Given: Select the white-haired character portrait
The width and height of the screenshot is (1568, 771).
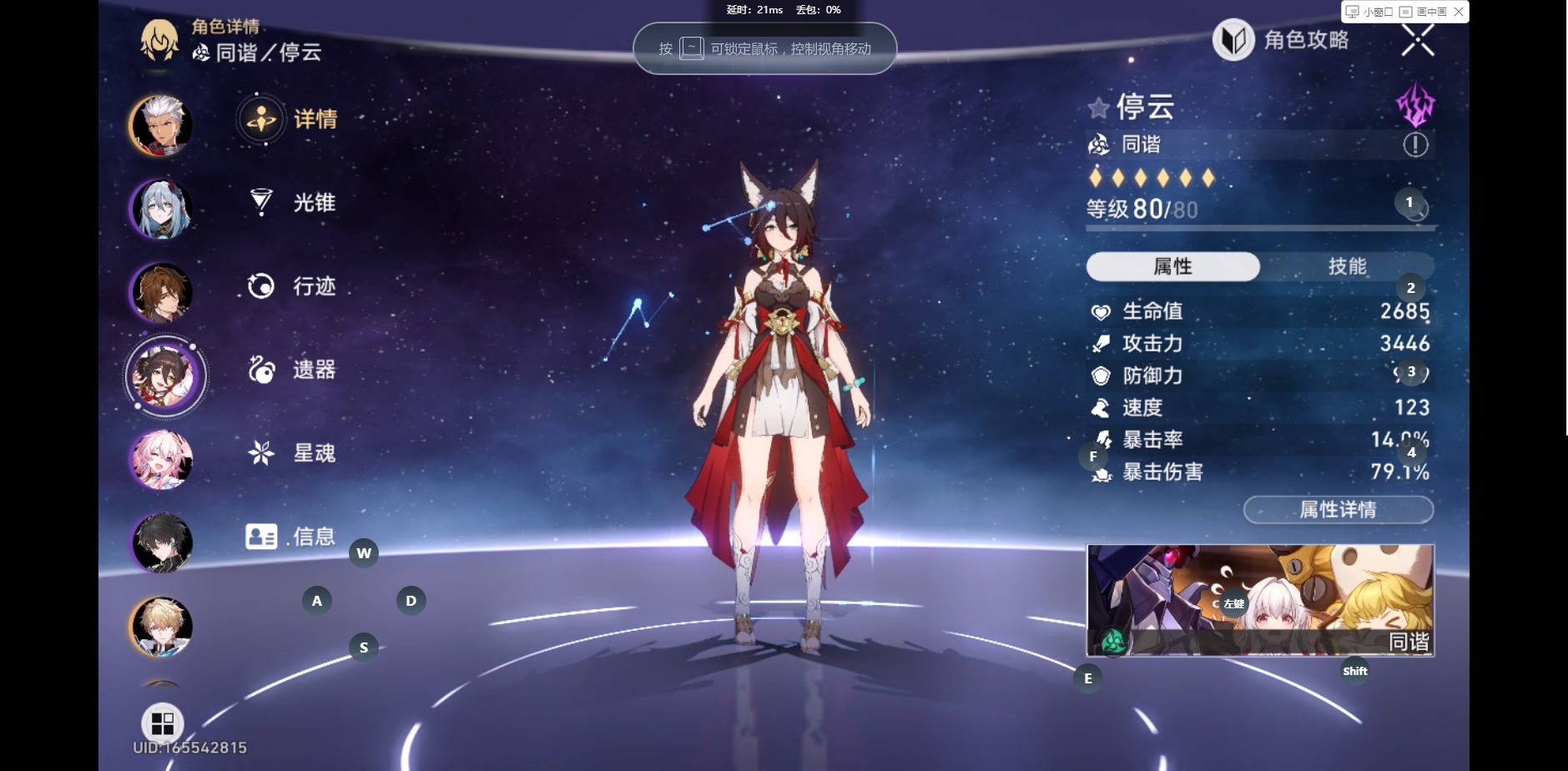Looking at the screenshot, I should point(162,126).
